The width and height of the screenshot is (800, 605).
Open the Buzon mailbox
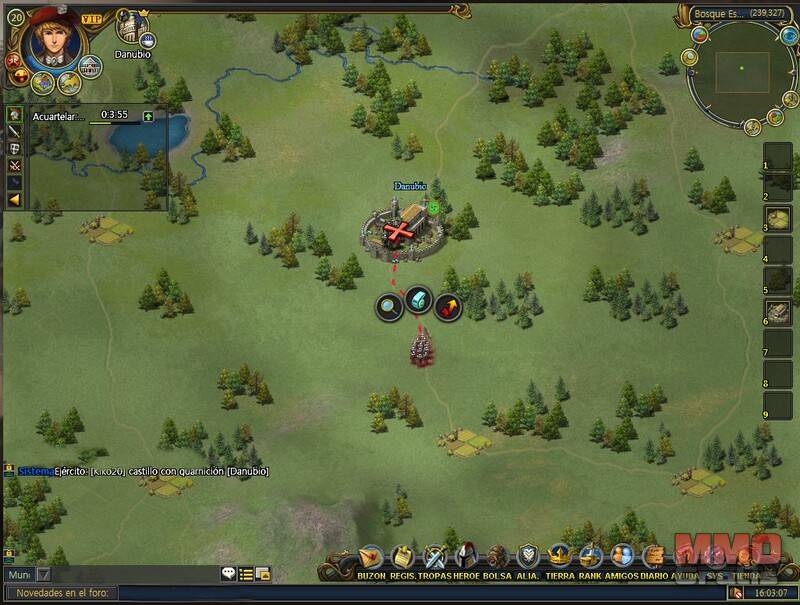click(371, 556)
